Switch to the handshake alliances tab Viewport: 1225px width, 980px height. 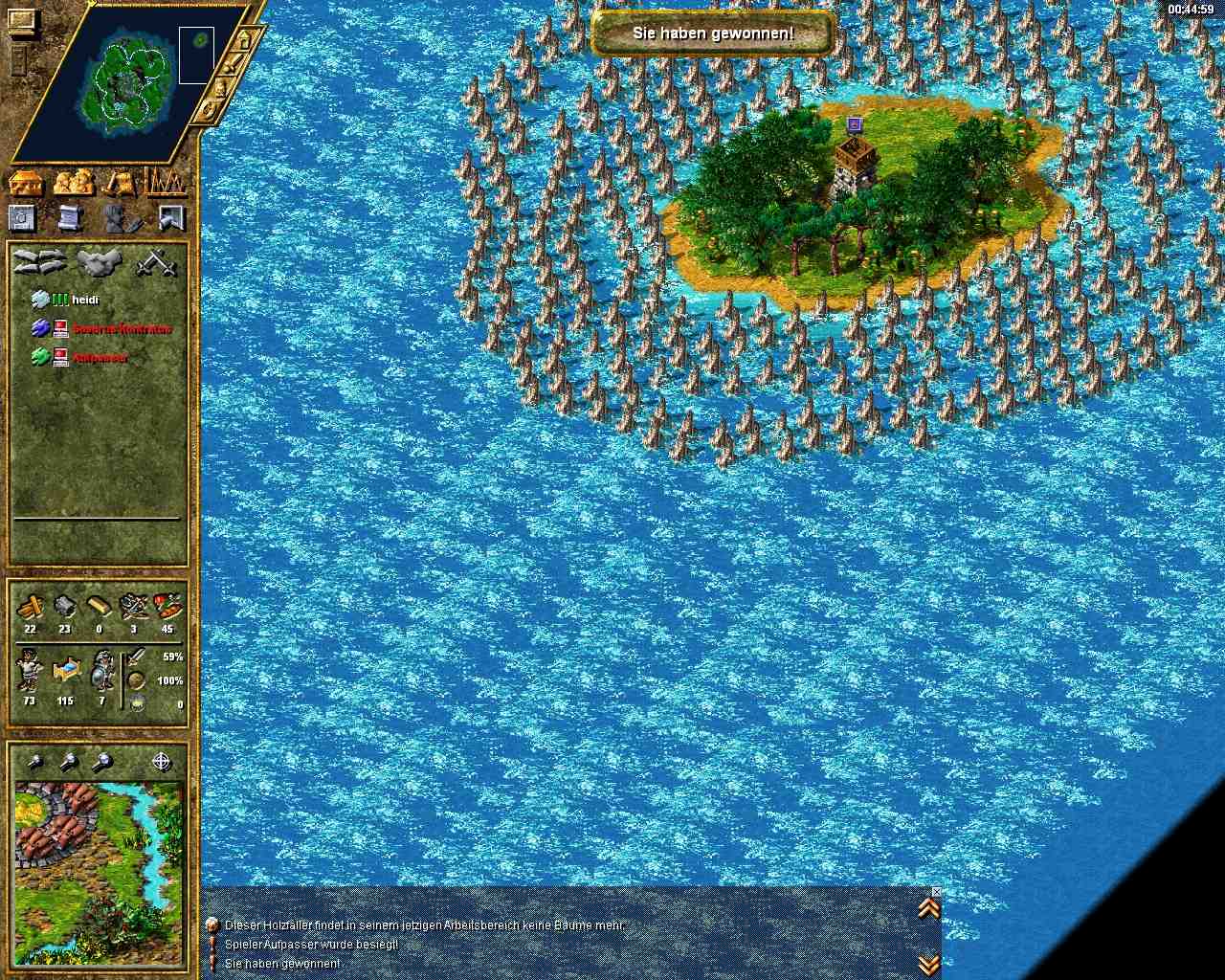click(x=38, y=262)
